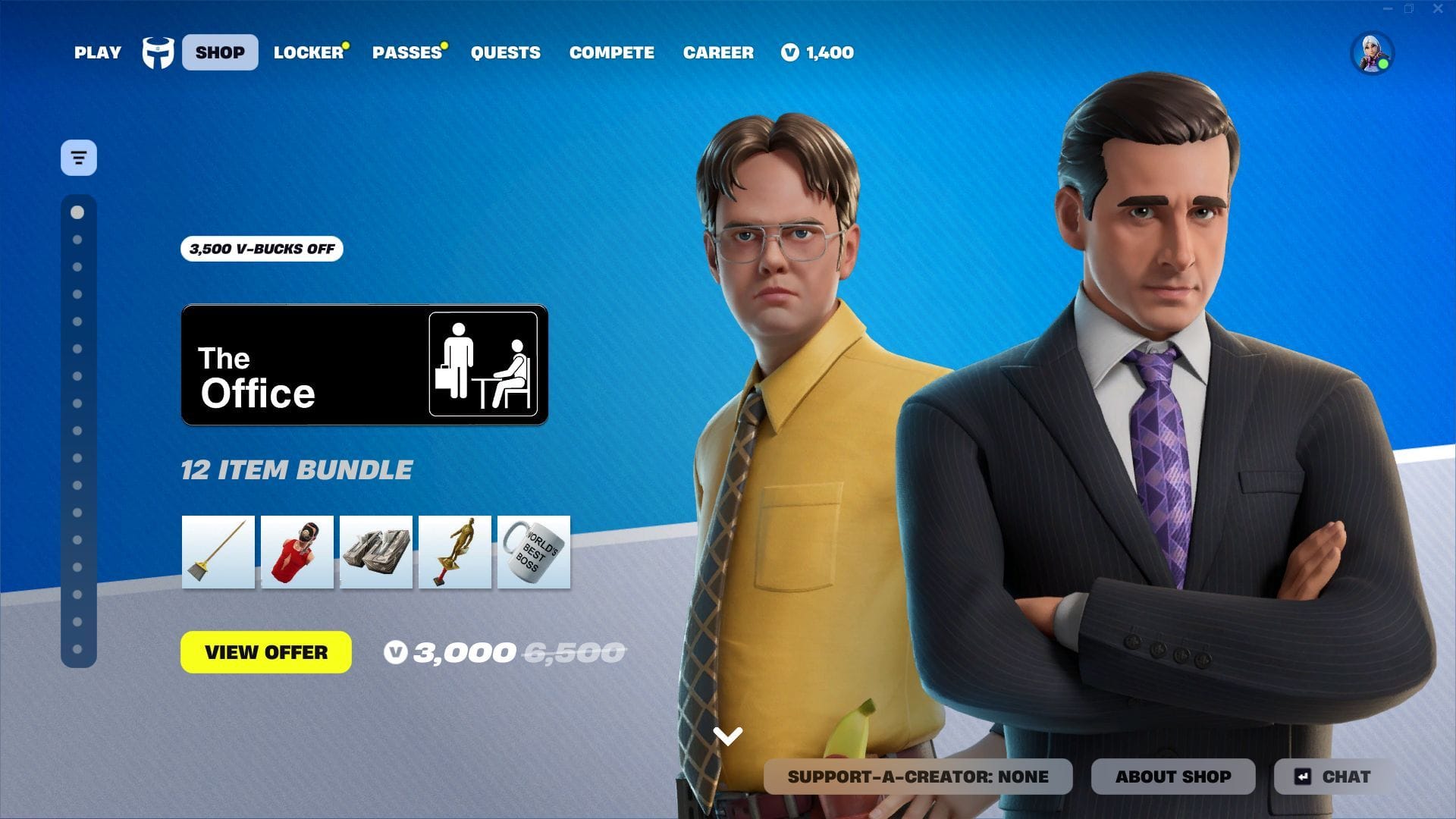Image resolution: width=1456 pixels, height=819 pixels.
Task: Open the Passes tab
Action: point(406,52)
